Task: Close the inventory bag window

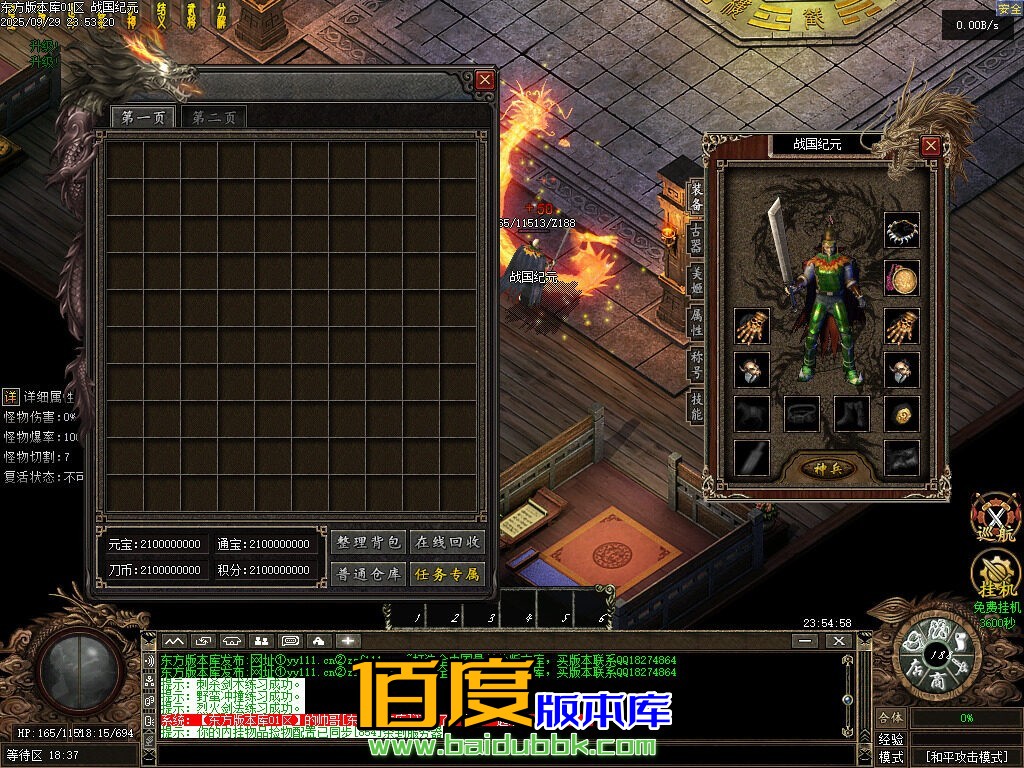Action: 485,80
